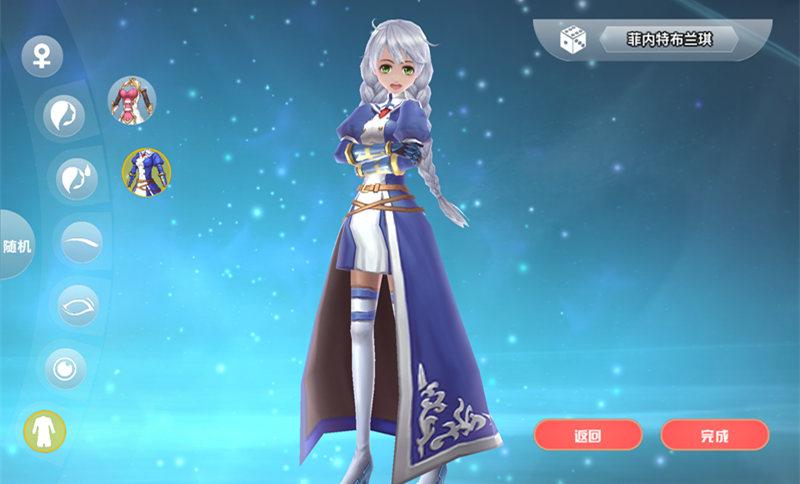800x484 pixels.
Task: Choose the pupil customization category
Action: tap(64, 369)
